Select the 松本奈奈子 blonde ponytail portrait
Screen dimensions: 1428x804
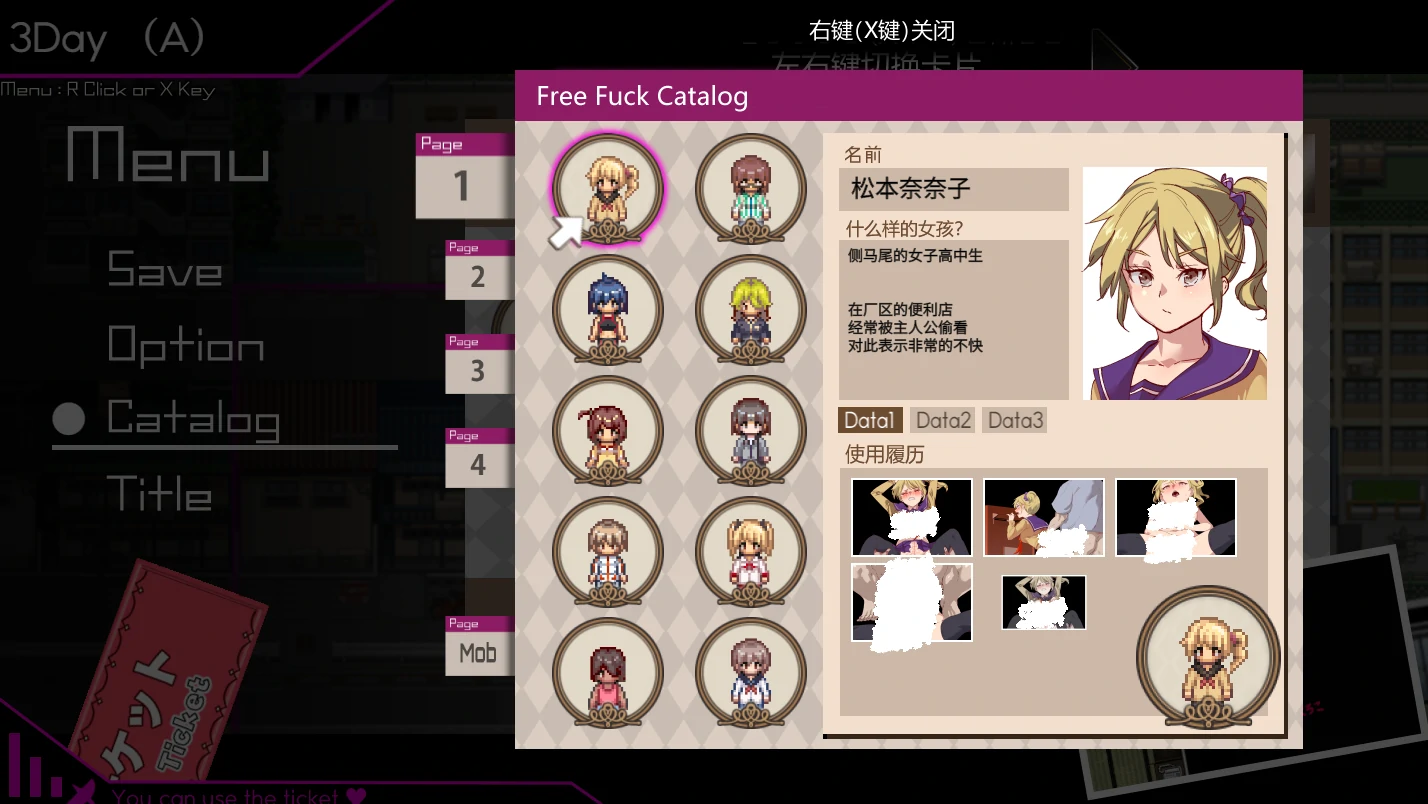coord(607,188)
